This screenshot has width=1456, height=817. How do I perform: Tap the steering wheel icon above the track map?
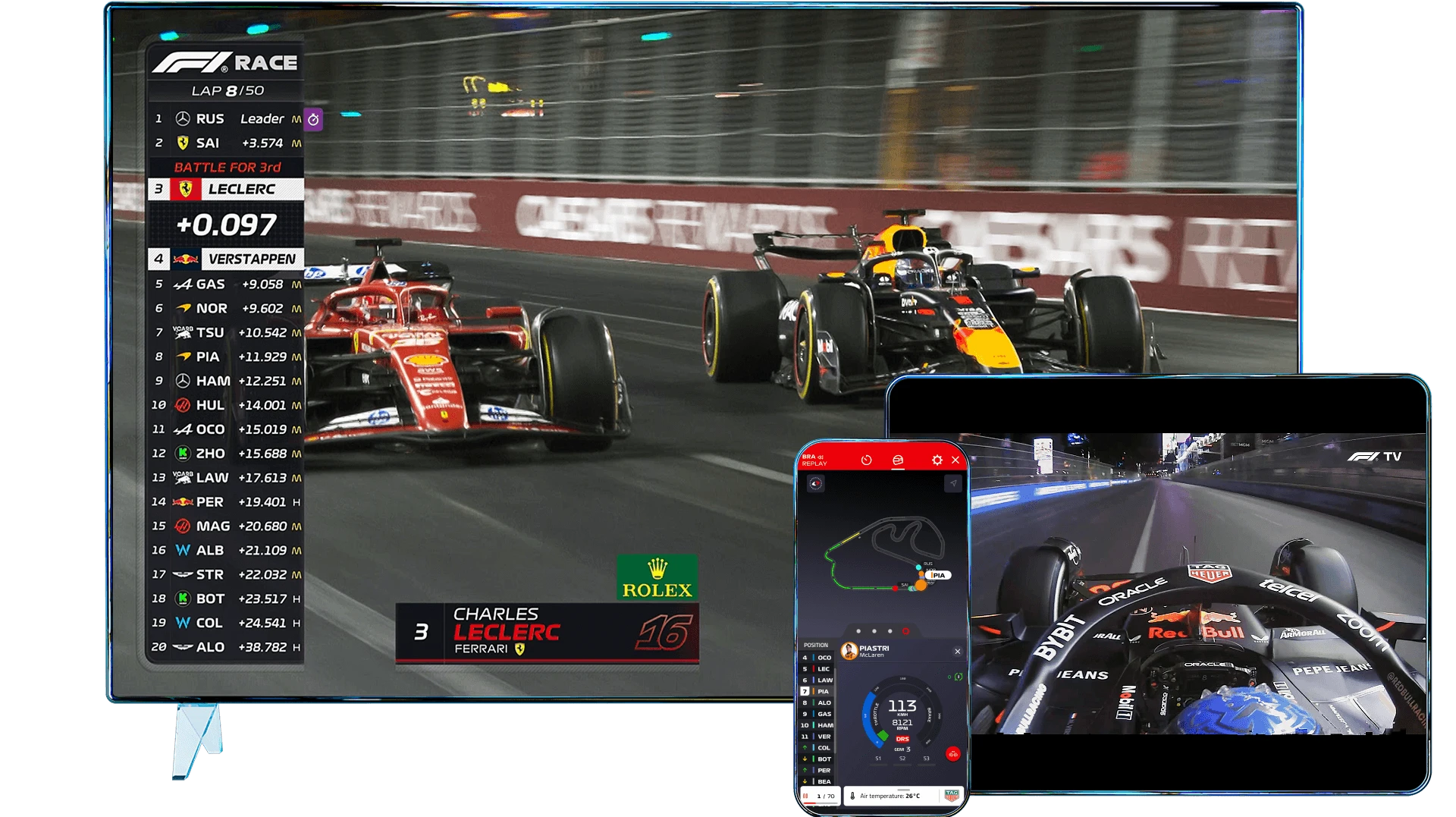click(x=816, y=485)
